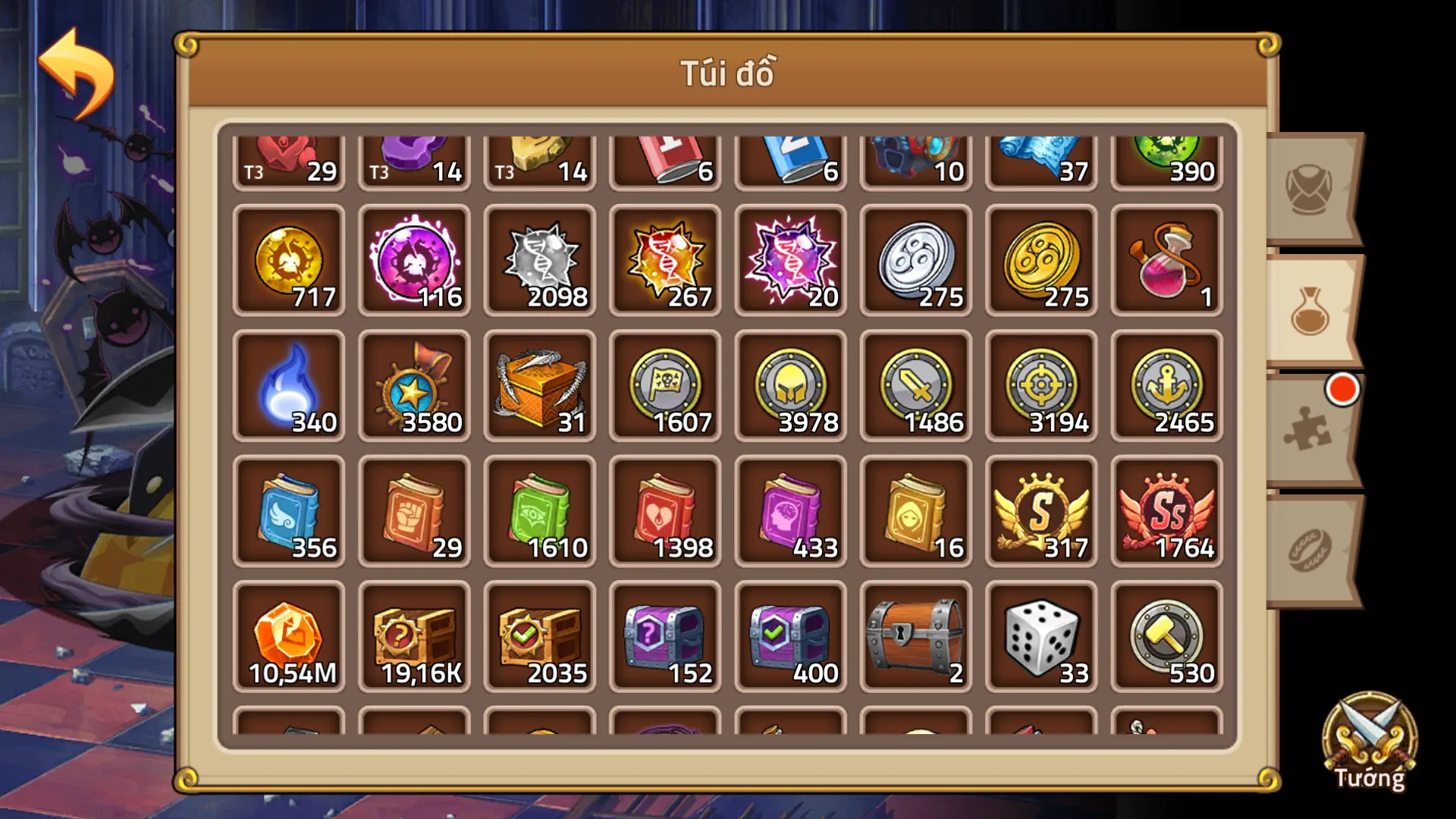Screen dimensions: 1456x819
Task: Select the golden S rank emblem
Action: coord(1040,512)
